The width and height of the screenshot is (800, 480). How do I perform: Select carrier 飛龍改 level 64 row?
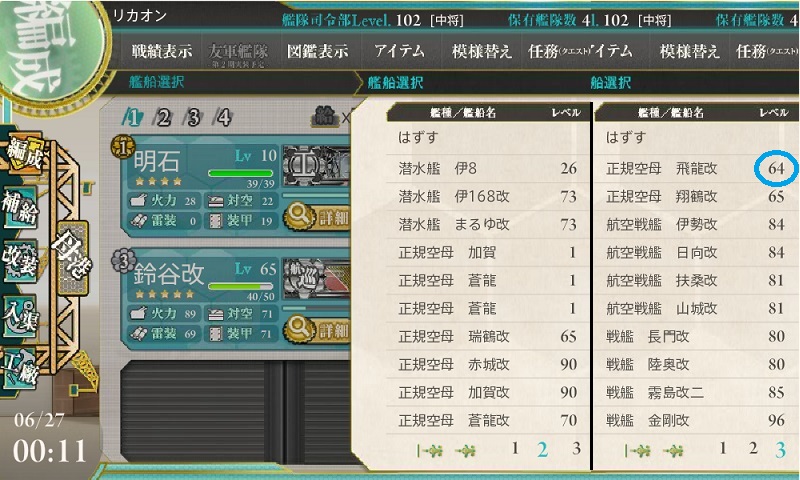point(695,168)
